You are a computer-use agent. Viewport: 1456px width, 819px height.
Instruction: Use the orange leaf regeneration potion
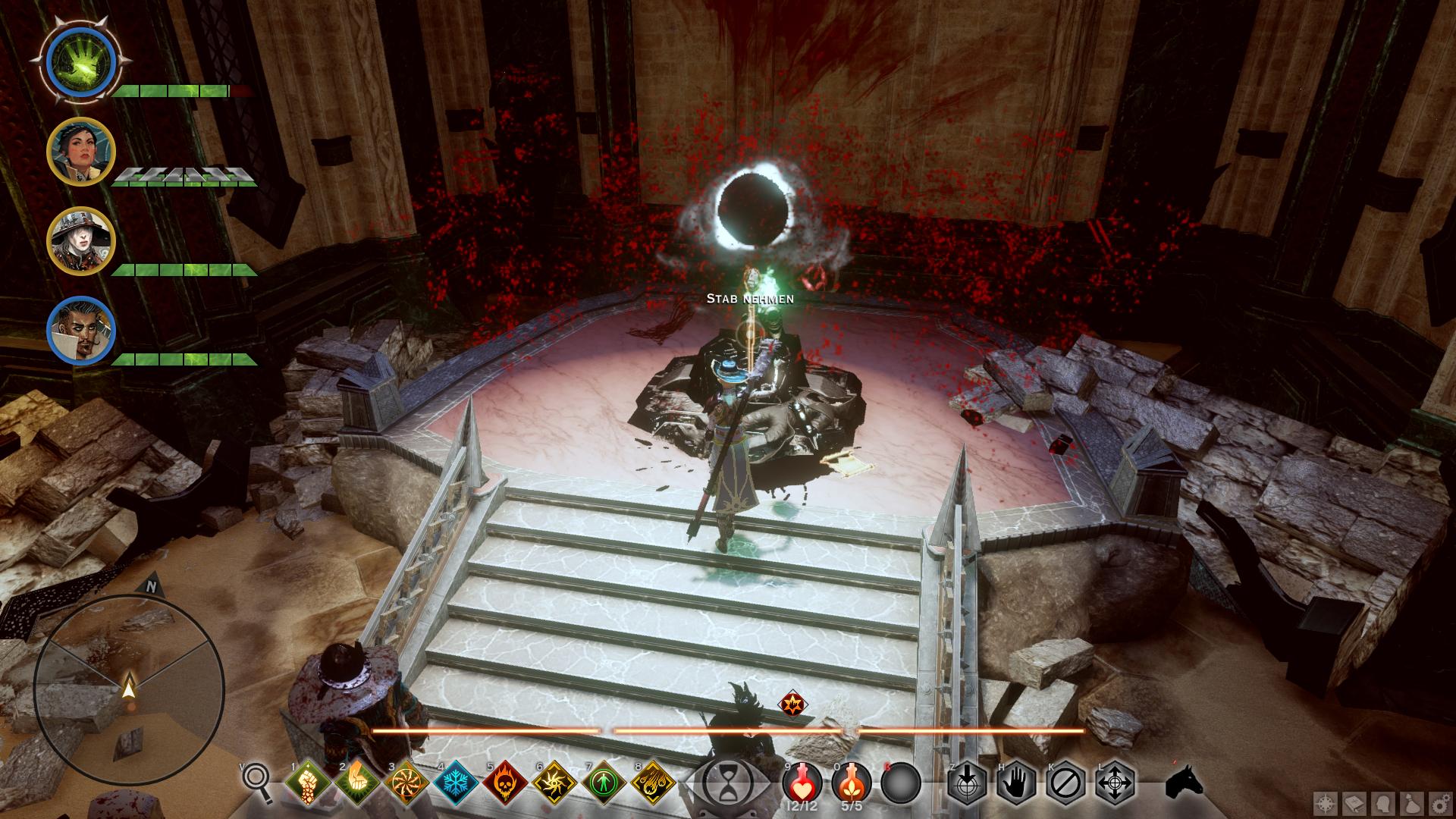[x=851, y=781]
